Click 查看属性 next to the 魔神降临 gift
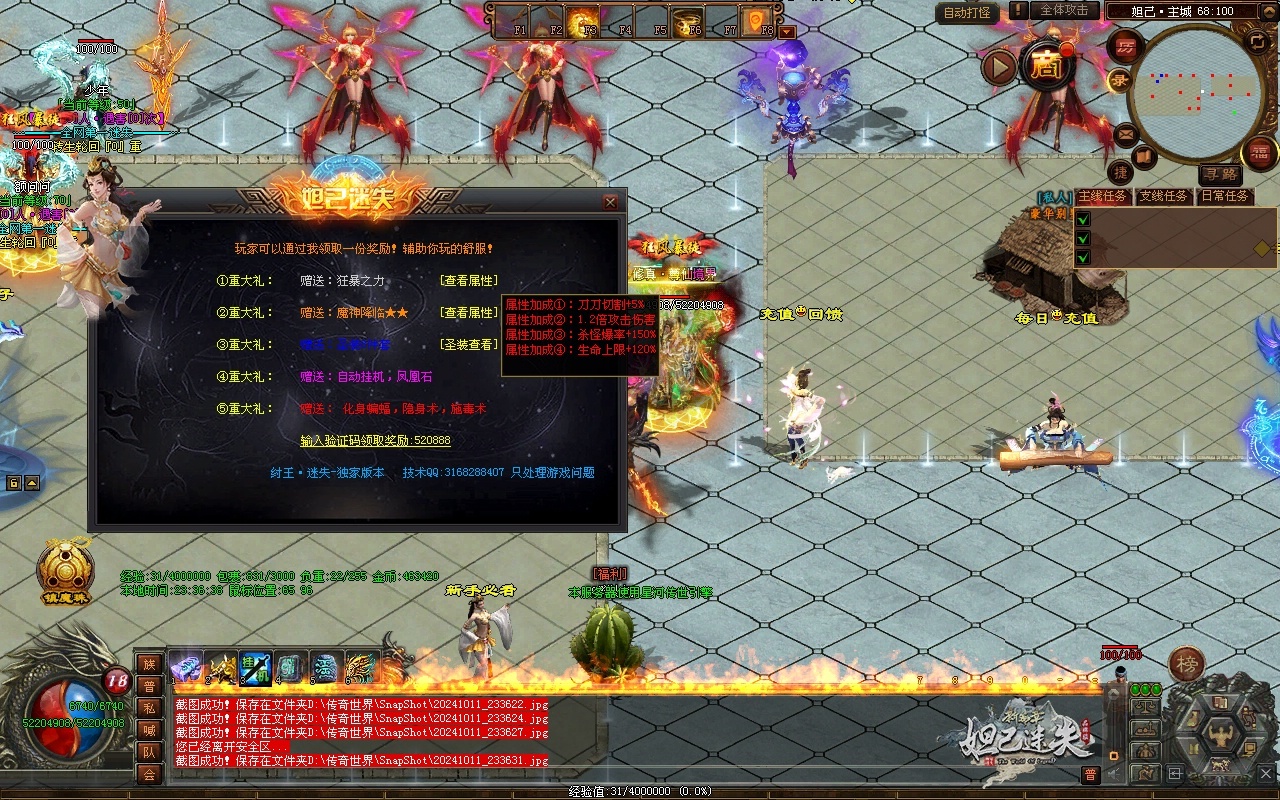Viewport: 1280px width, 800px height. pos(469,313)
